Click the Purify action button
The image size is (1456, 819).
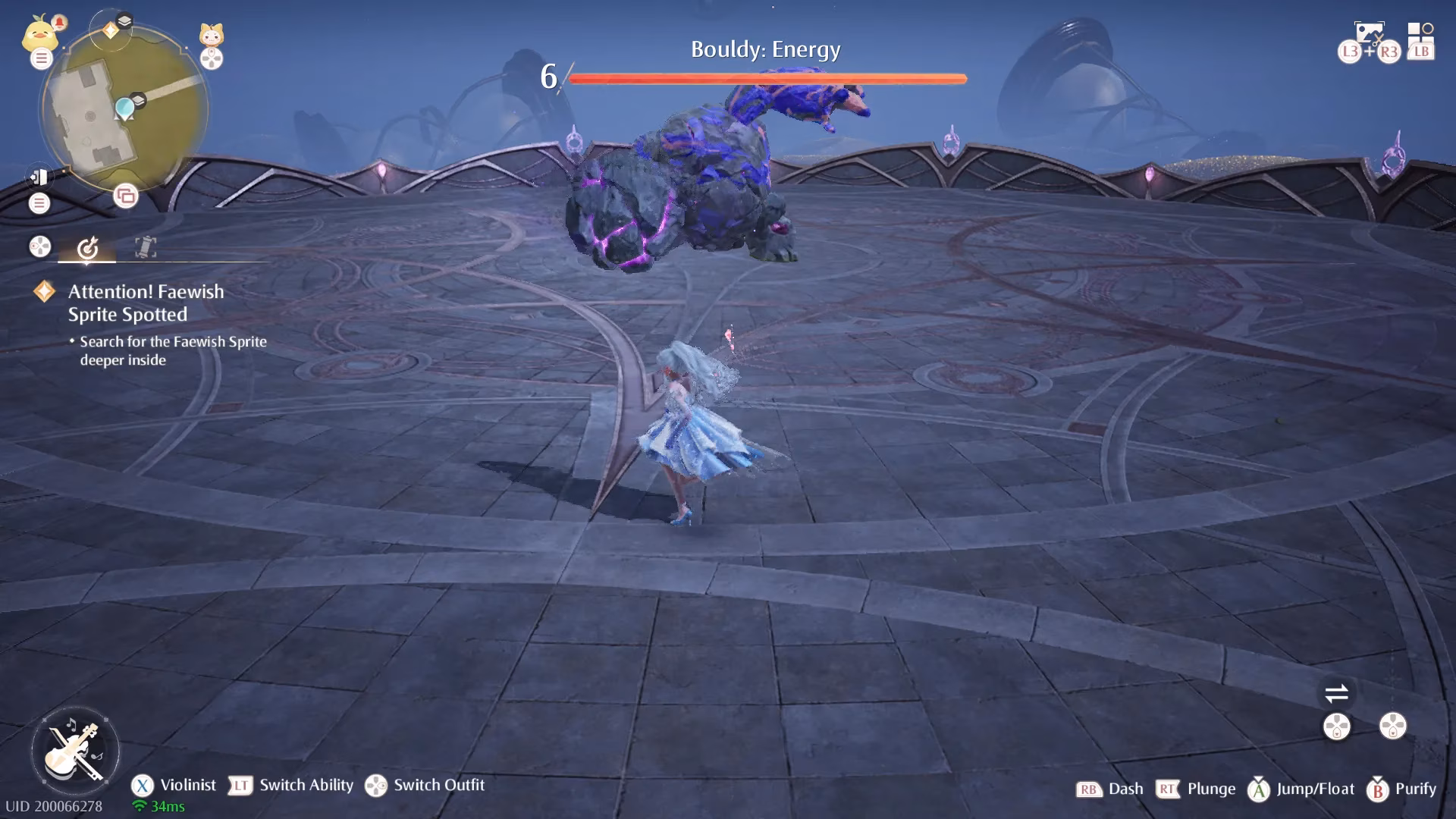click(x=1378, y=789)
